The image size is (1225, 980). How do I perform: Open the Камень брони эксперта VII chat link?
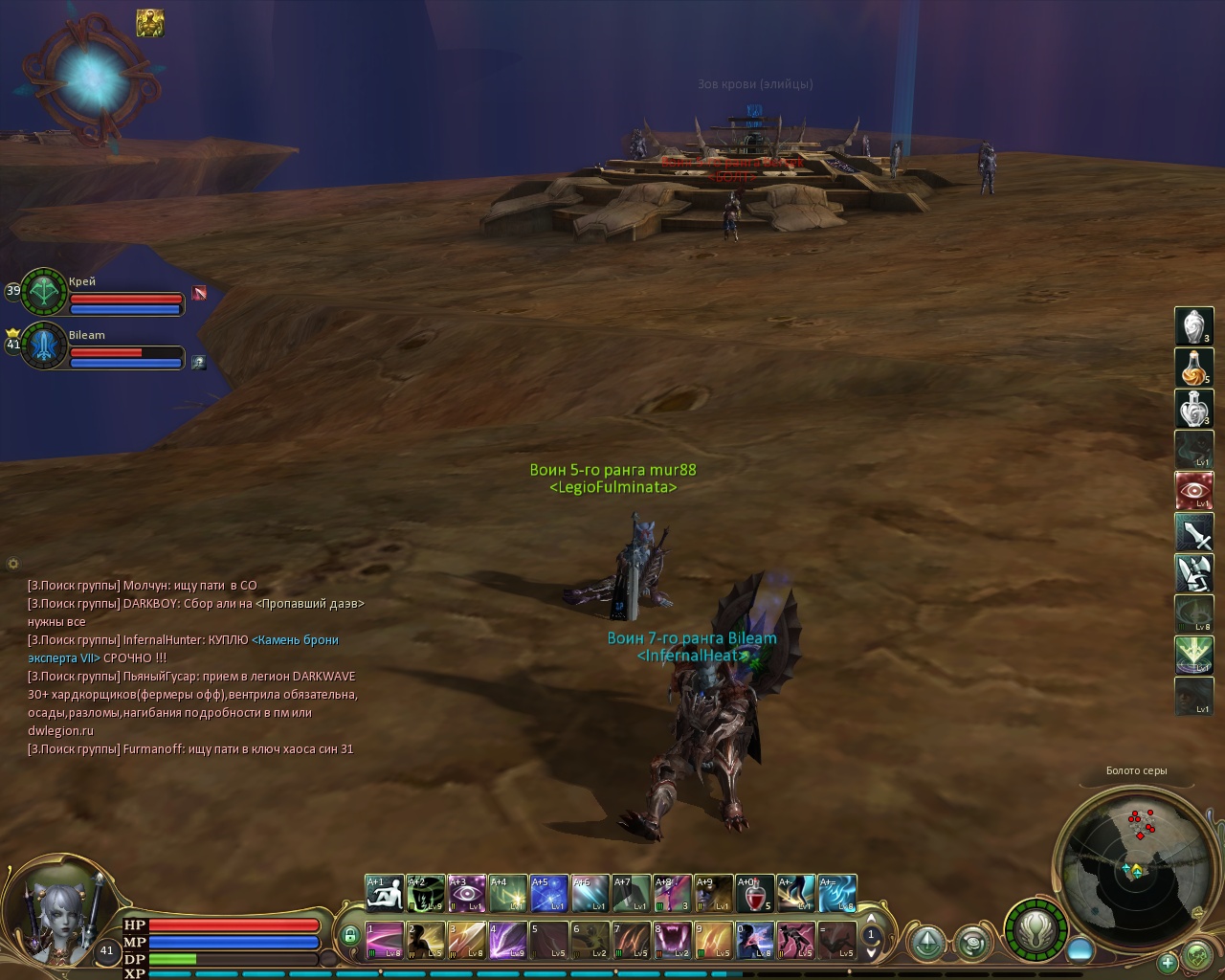[295, 639]
